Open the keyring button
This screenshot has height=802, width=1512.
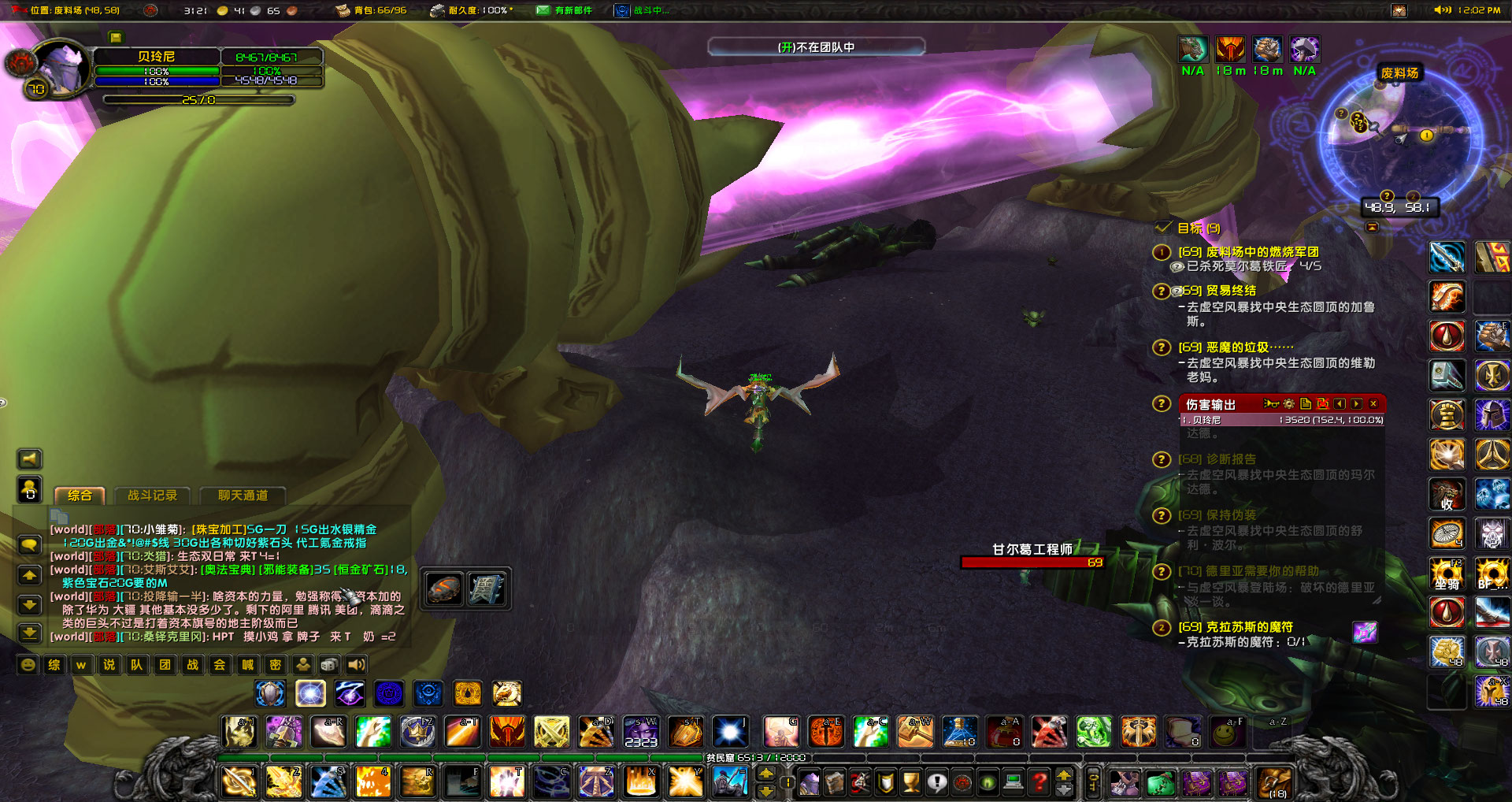coord(1093,782)
